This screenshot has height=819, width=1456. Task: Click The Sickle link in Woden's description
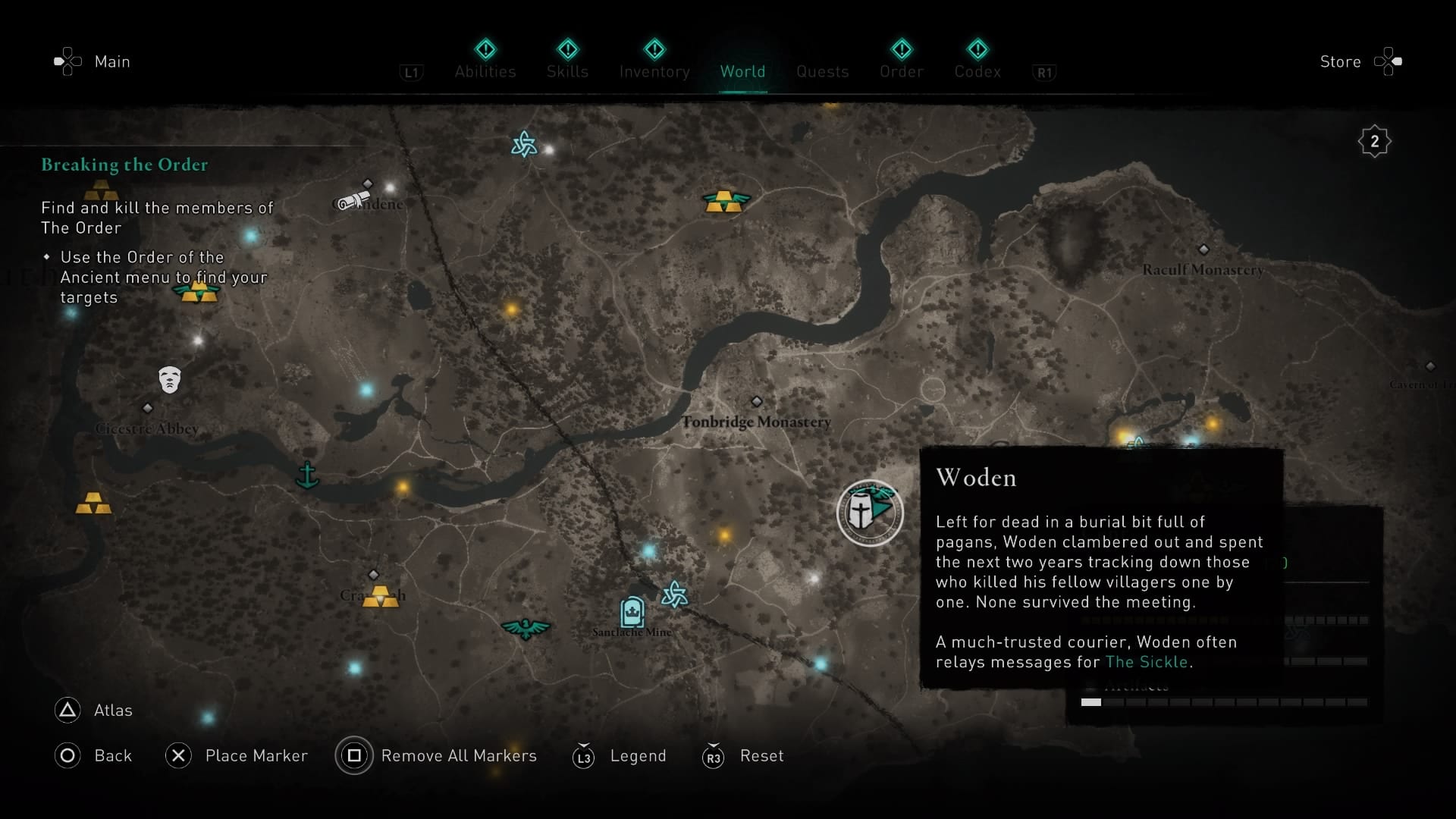pos(1147,662)
